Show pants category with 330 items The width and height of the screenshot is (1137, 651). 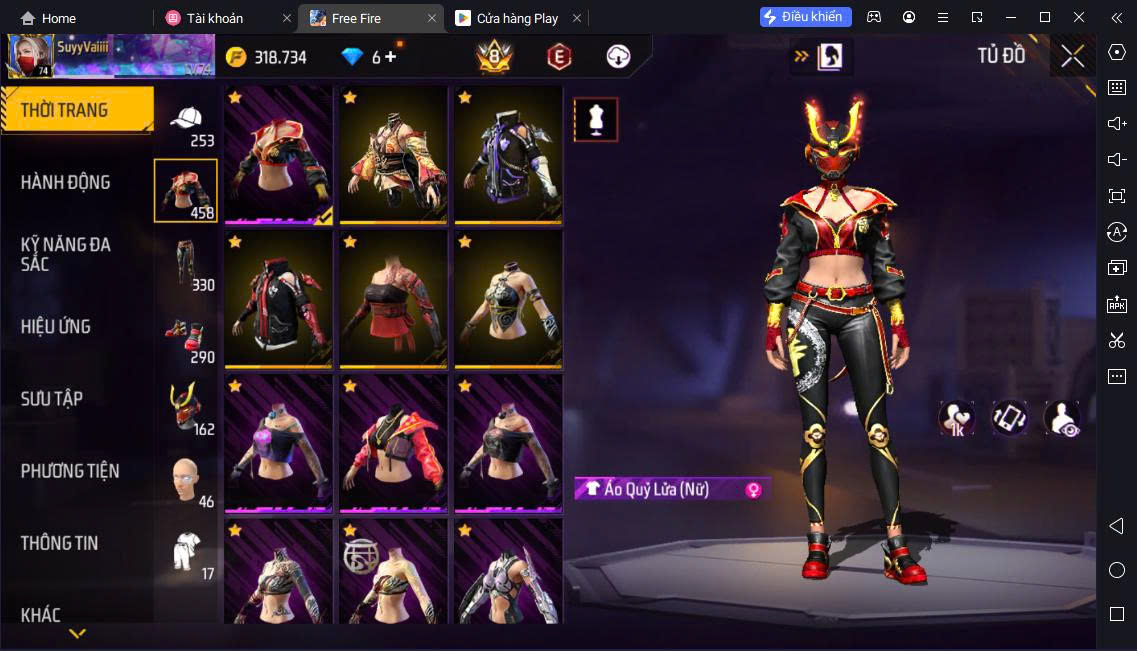pyautogui.click(x=186, y=264)
